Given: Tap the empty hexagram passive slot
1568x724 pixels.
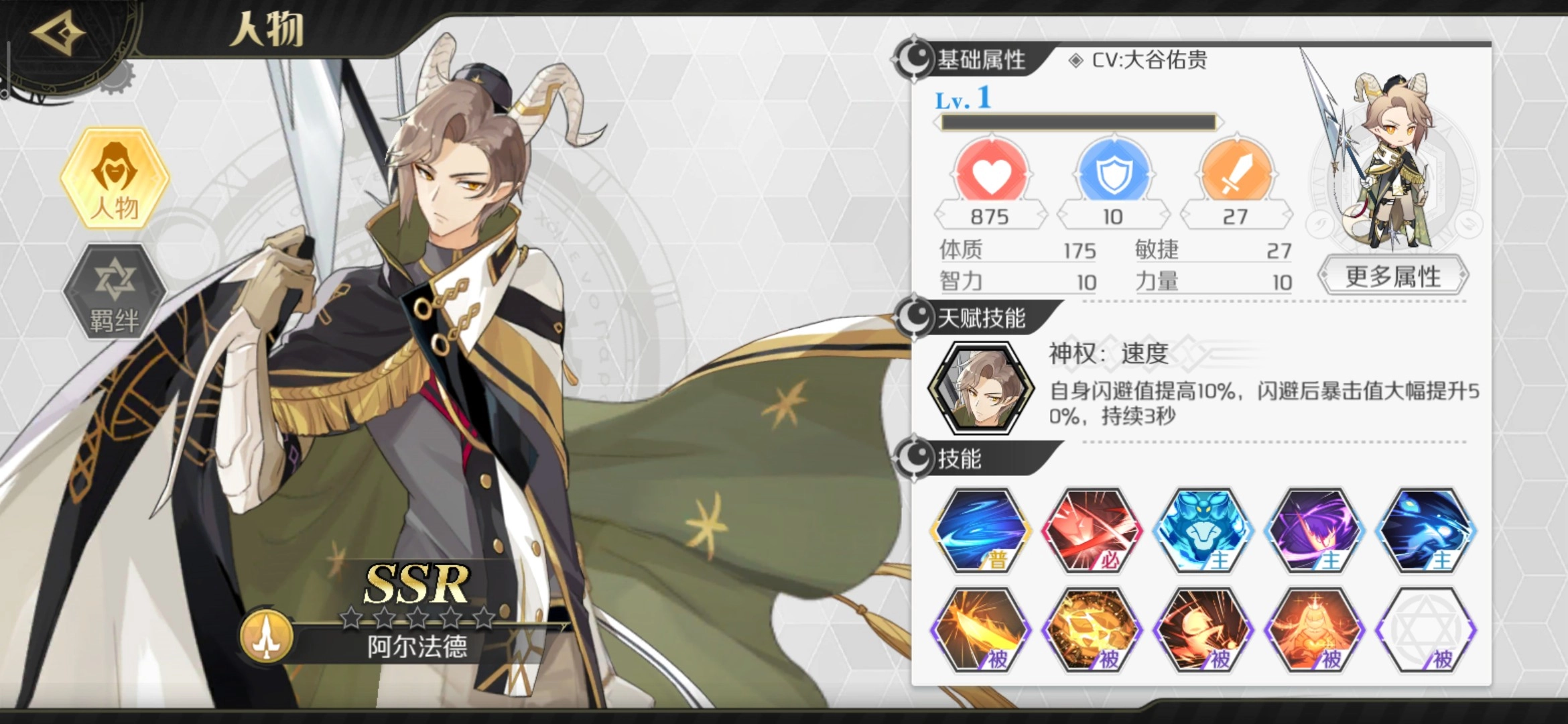Looking at the screenshot, I should pos(1425,630).
